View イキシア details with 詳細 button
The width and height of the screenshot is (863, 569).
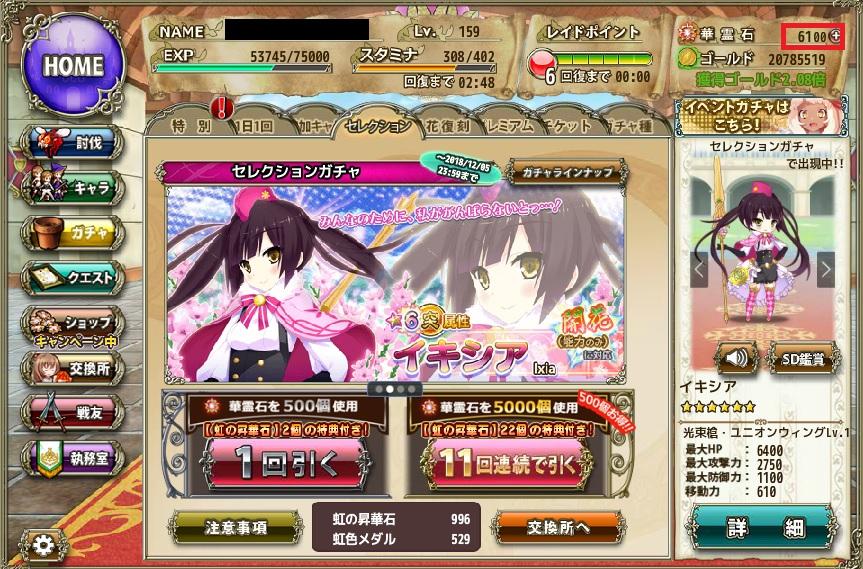pos(765,527)
